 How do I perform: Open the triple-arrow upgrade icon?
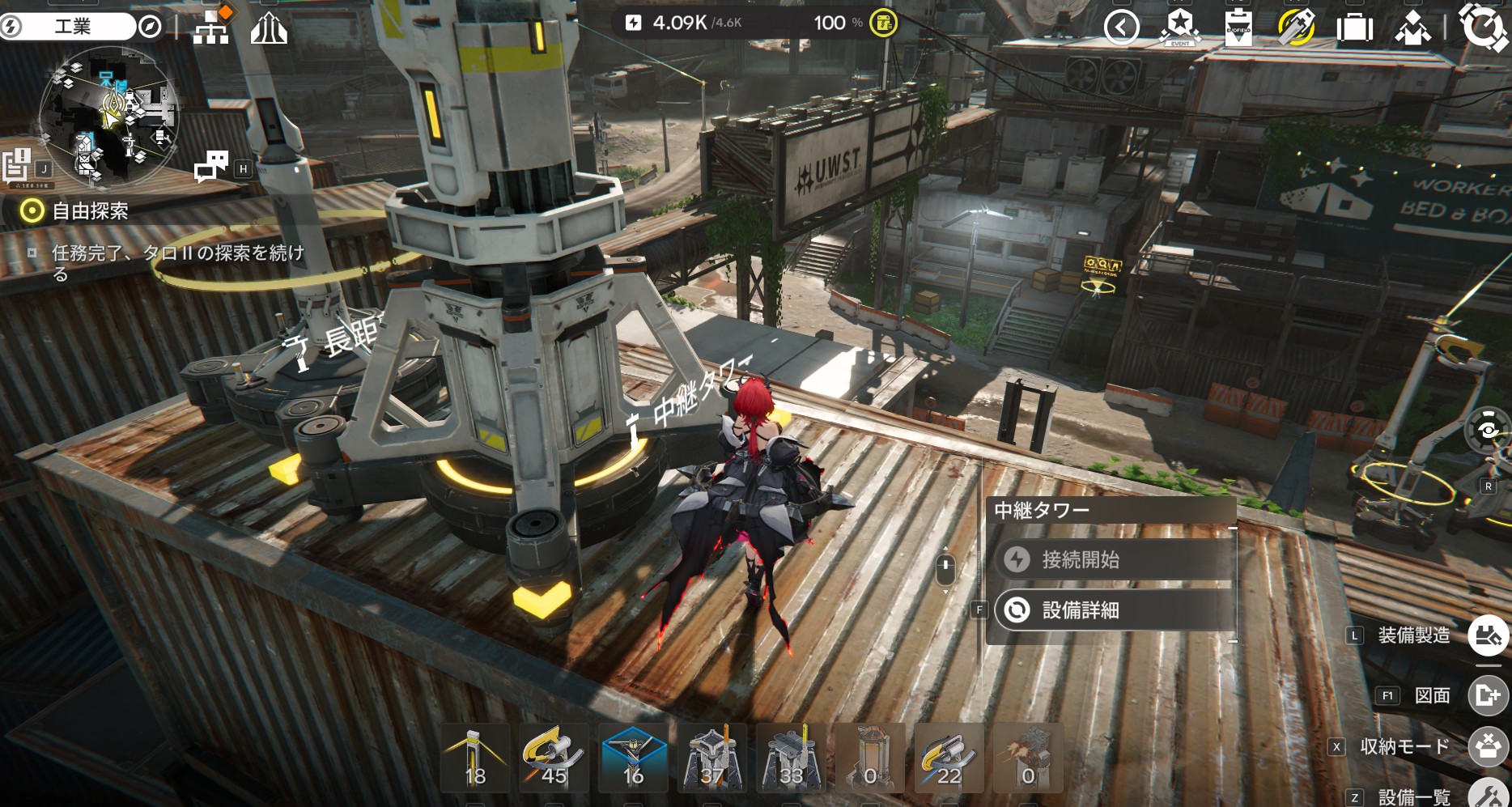pos(269,28)
